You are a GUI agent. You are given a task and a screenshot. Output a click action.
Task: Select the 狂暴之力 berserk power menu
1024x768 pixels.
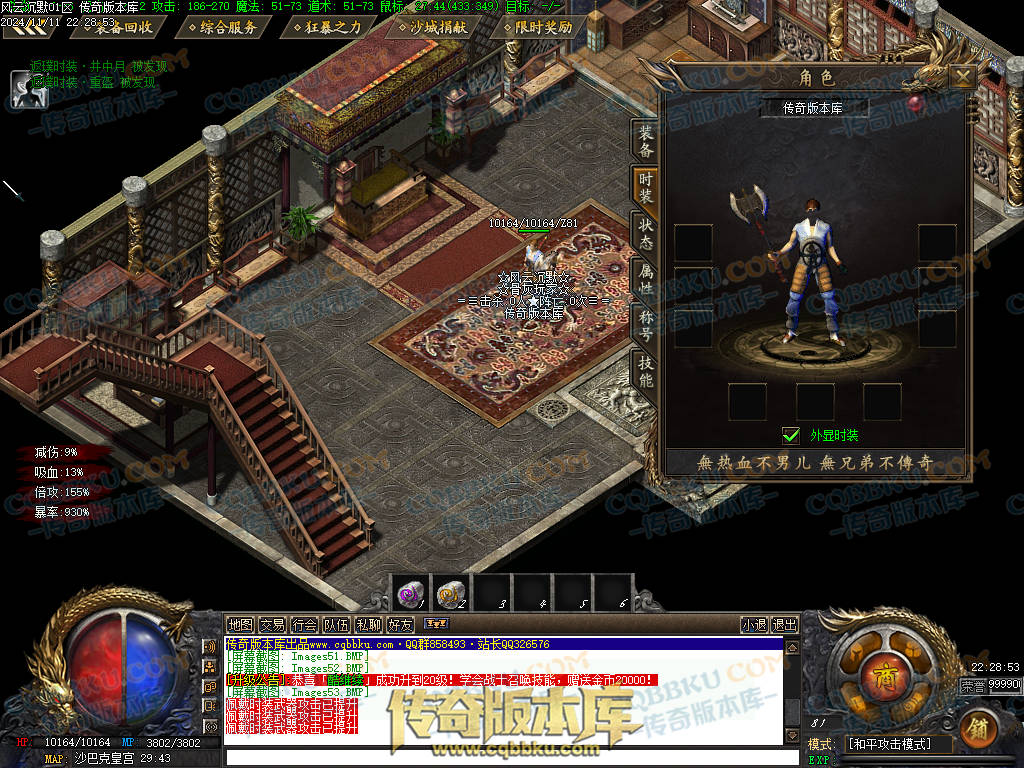(327, 27)
